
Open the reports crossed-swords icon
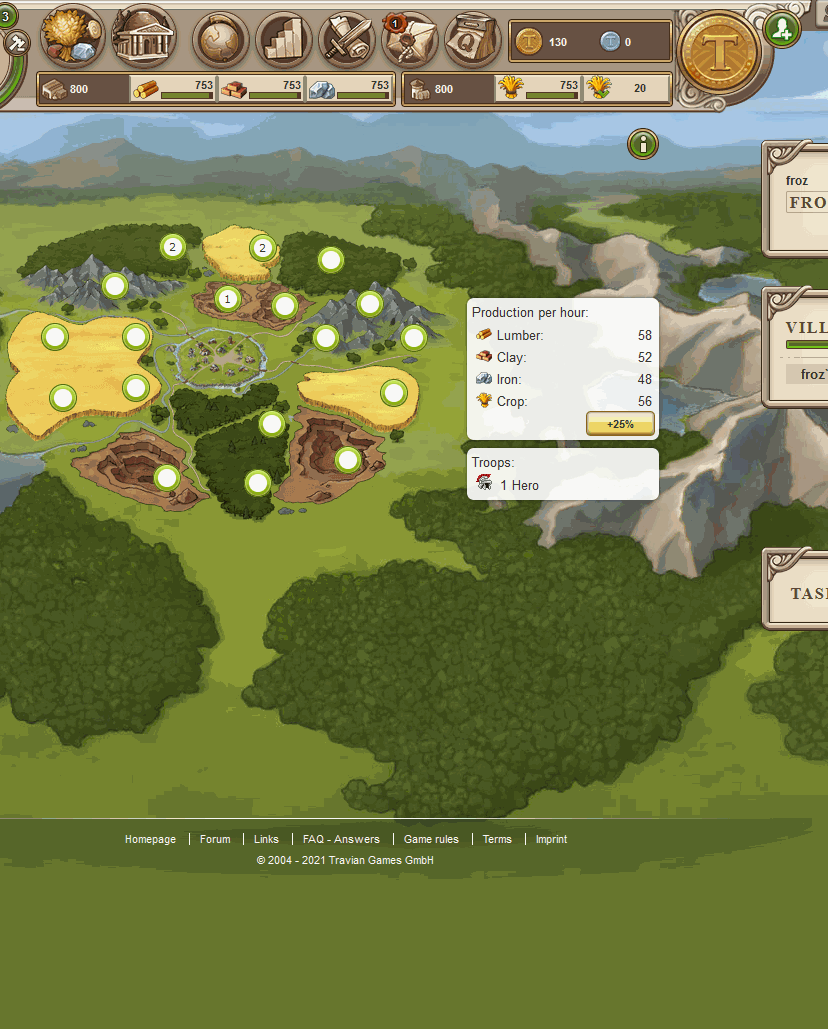click(347, 40)
